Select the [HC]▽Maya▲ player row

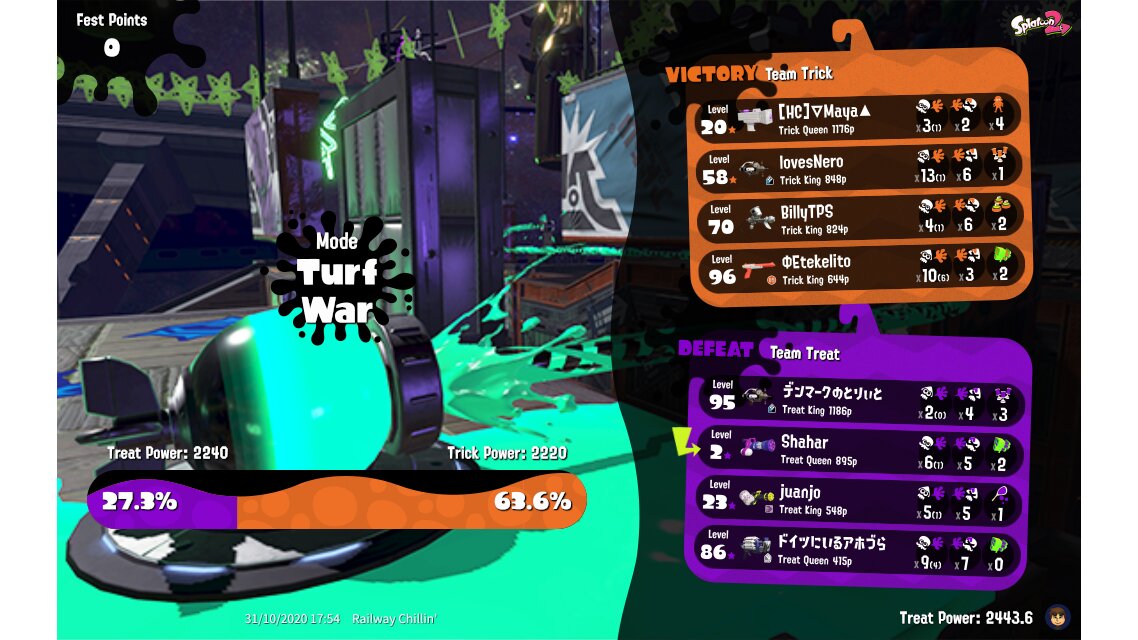(859, 117)
